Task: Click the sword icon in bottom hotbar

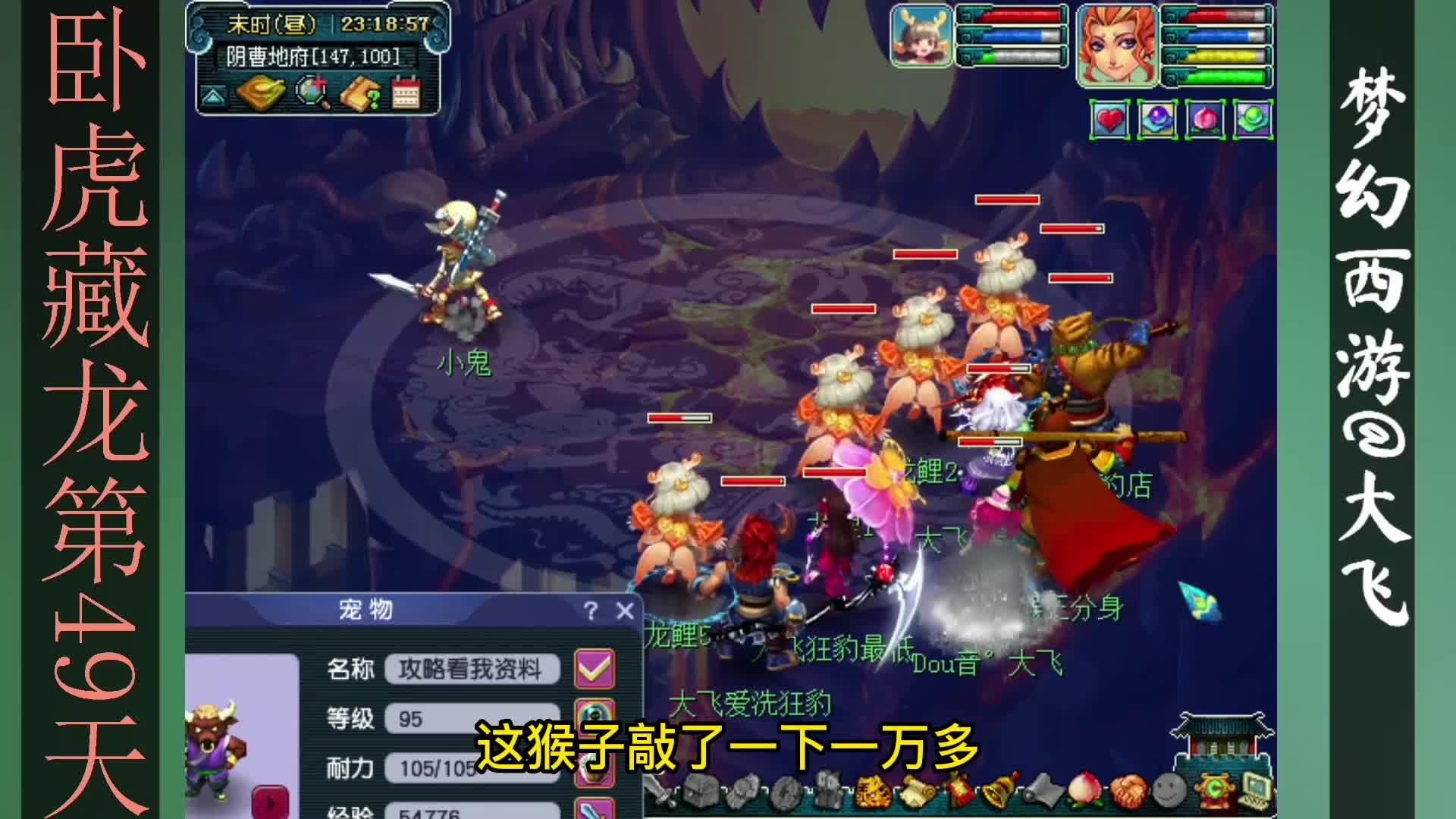Action: [658, 795]
